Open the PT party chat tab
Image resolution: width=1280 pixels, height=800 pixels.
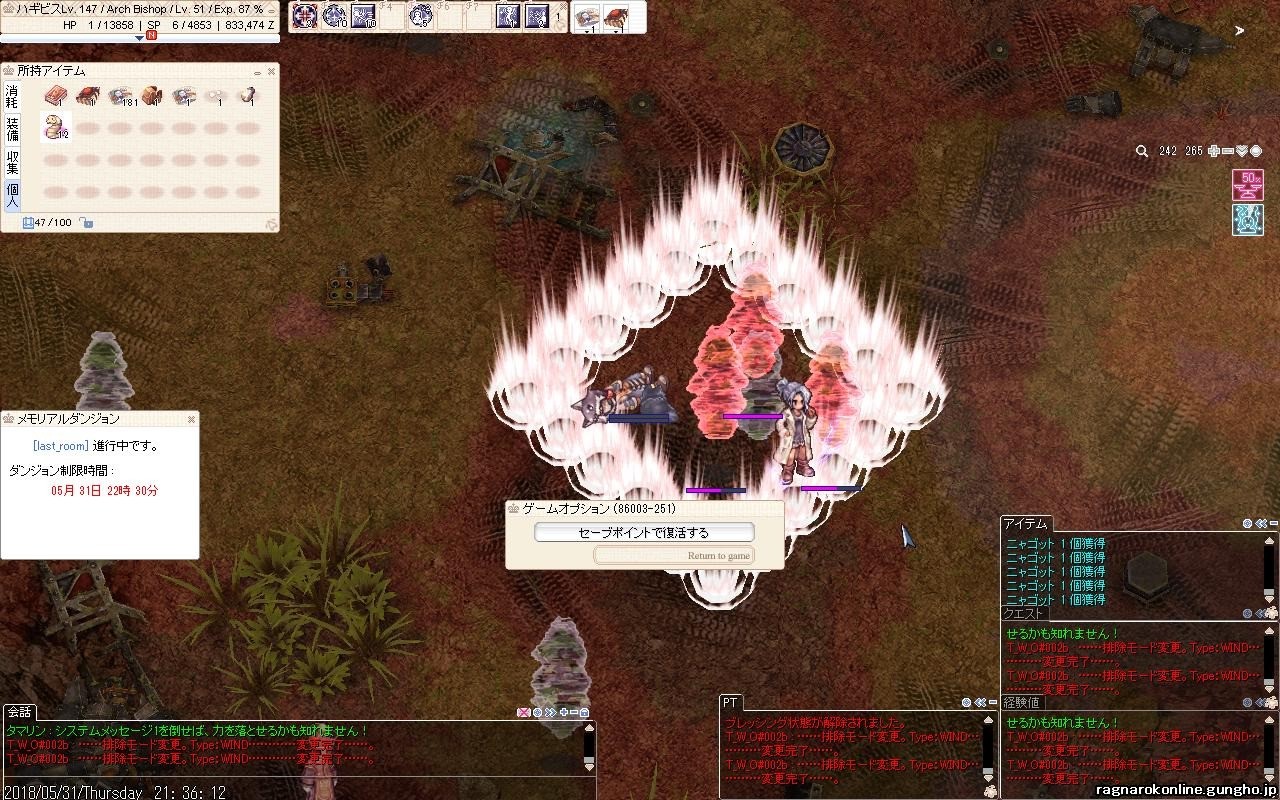pos(730,703)
